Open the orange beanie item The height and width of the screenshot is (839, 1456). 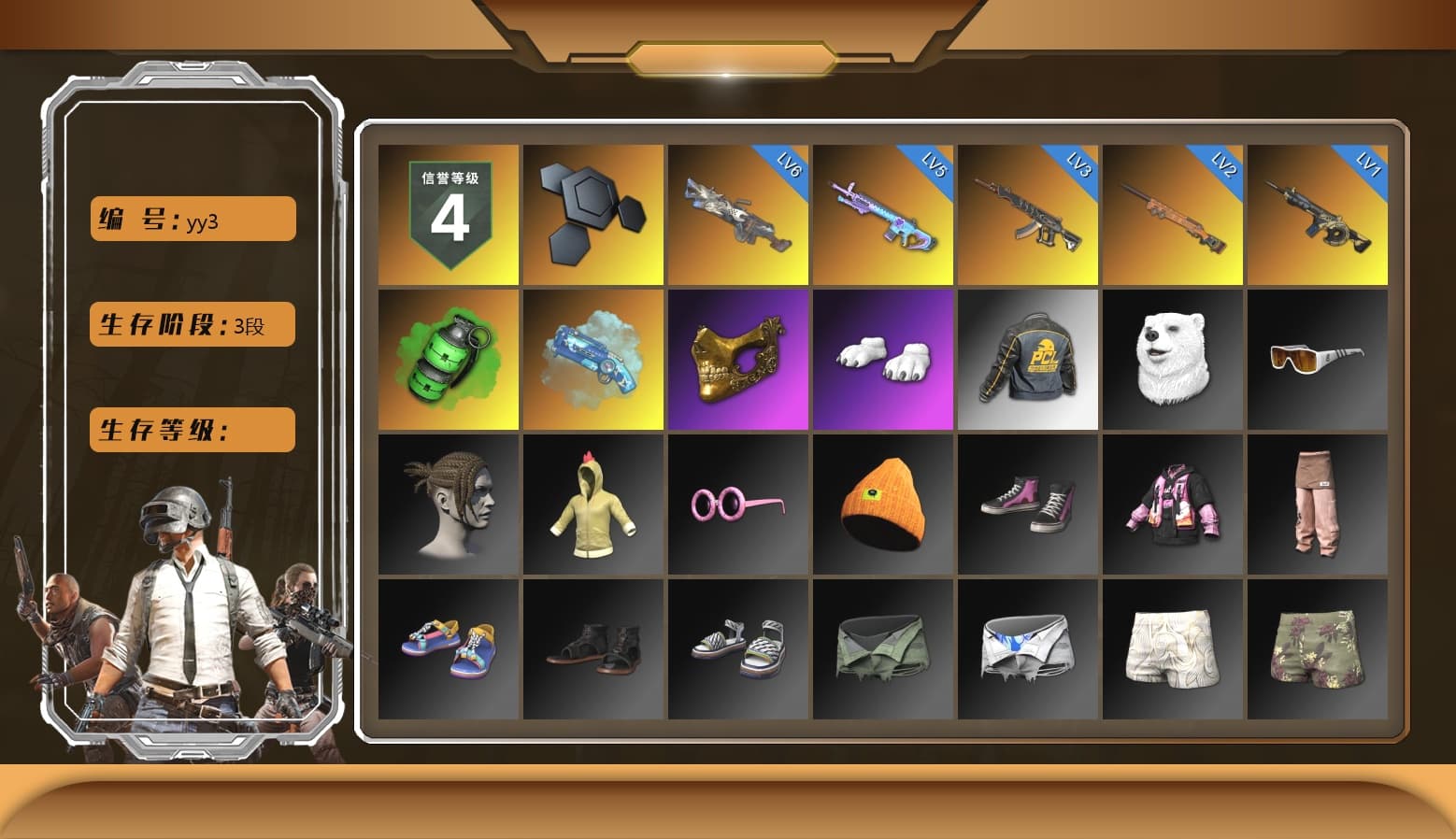(x=882, y=505)
